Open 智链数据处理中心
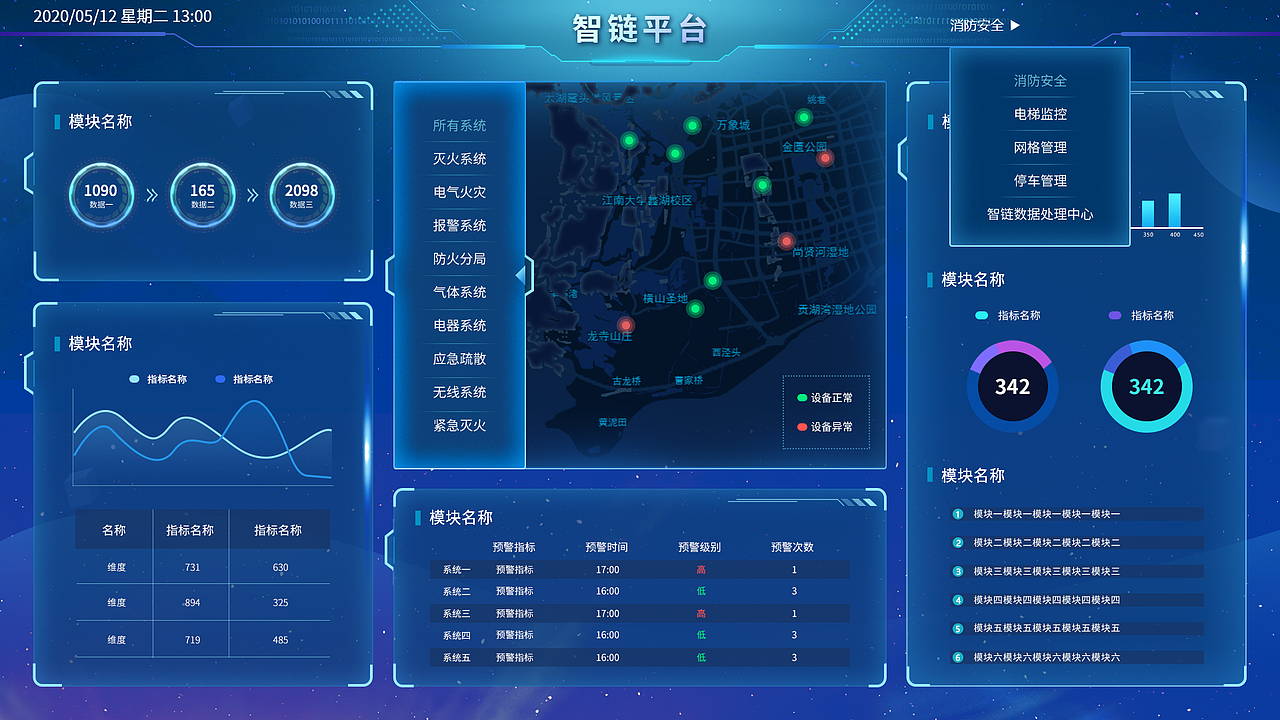The height and width of the screenshot is (720, 1280). (x=1039, y=214)
